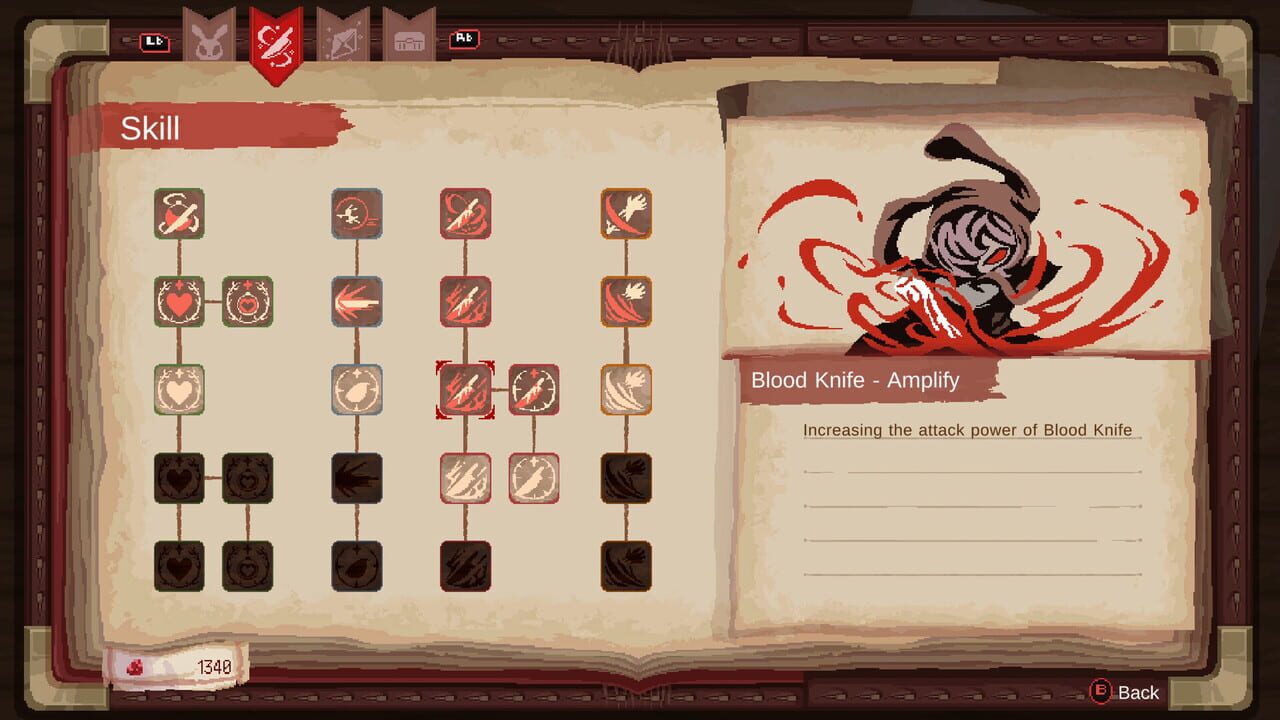Select a darkened locked heart skill node

[x=180, y=479]
